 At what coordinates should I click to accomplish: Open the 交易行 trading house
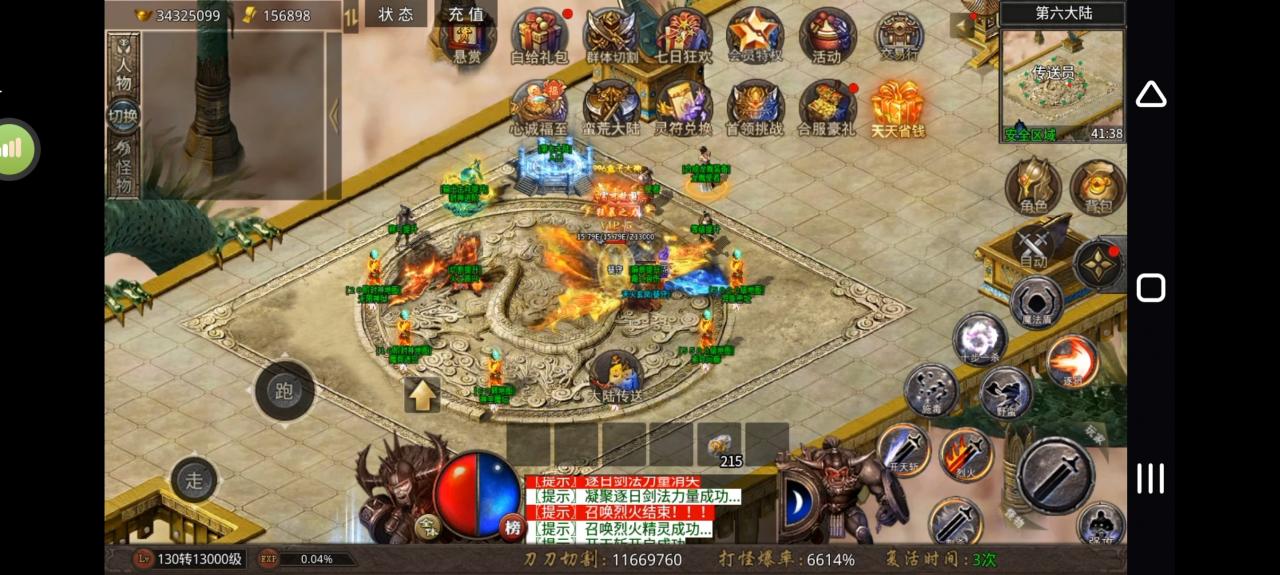(898, 36)
